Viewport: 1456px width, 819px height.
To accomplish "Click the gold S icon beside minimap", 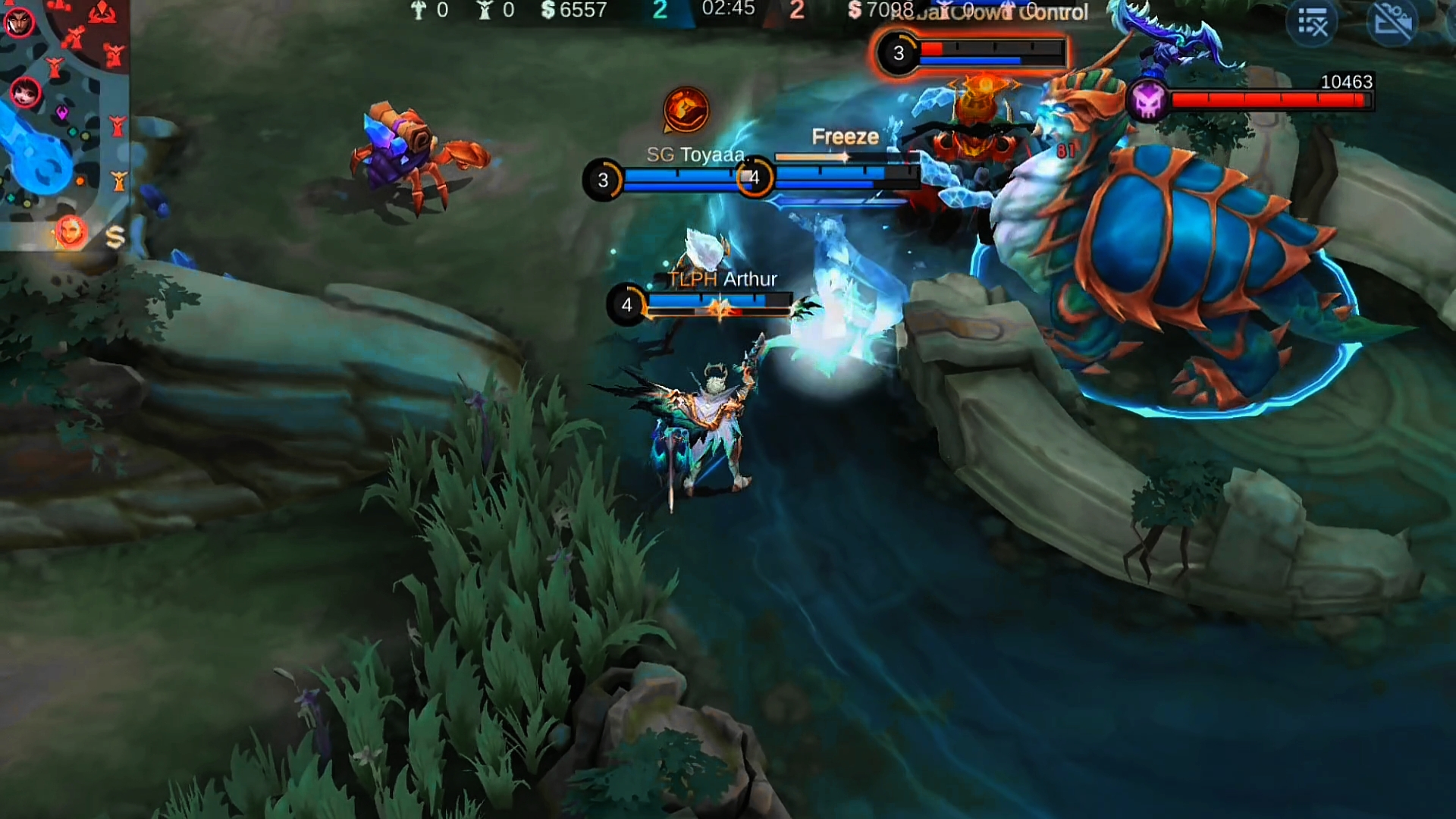I will [115, 238].
